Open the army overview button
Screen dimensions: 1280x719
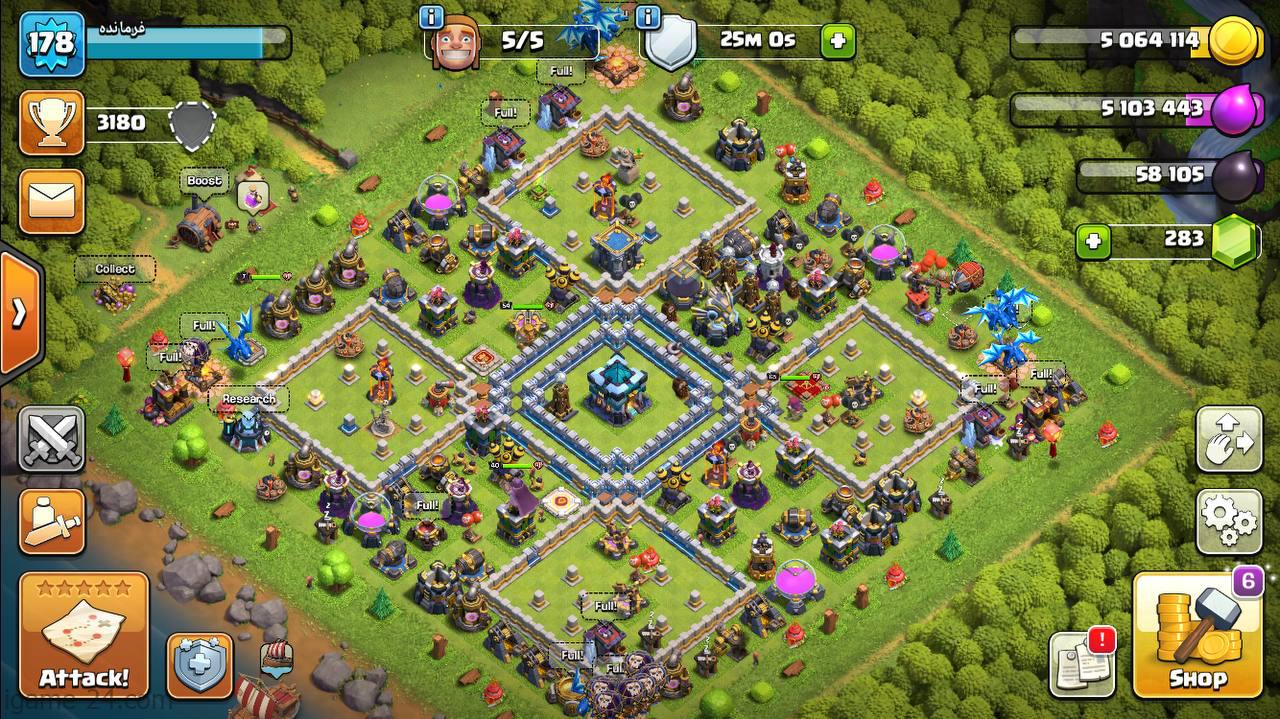(x=51, y=520)
